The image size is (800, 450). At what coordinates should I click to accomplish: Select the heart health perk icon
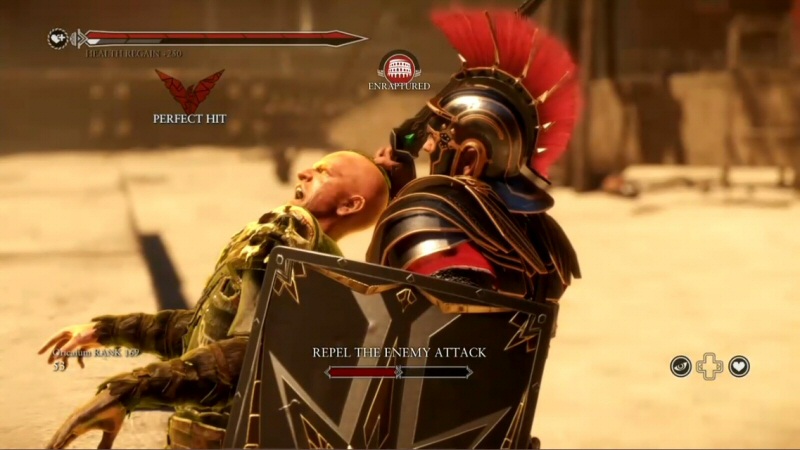[739, 366]
